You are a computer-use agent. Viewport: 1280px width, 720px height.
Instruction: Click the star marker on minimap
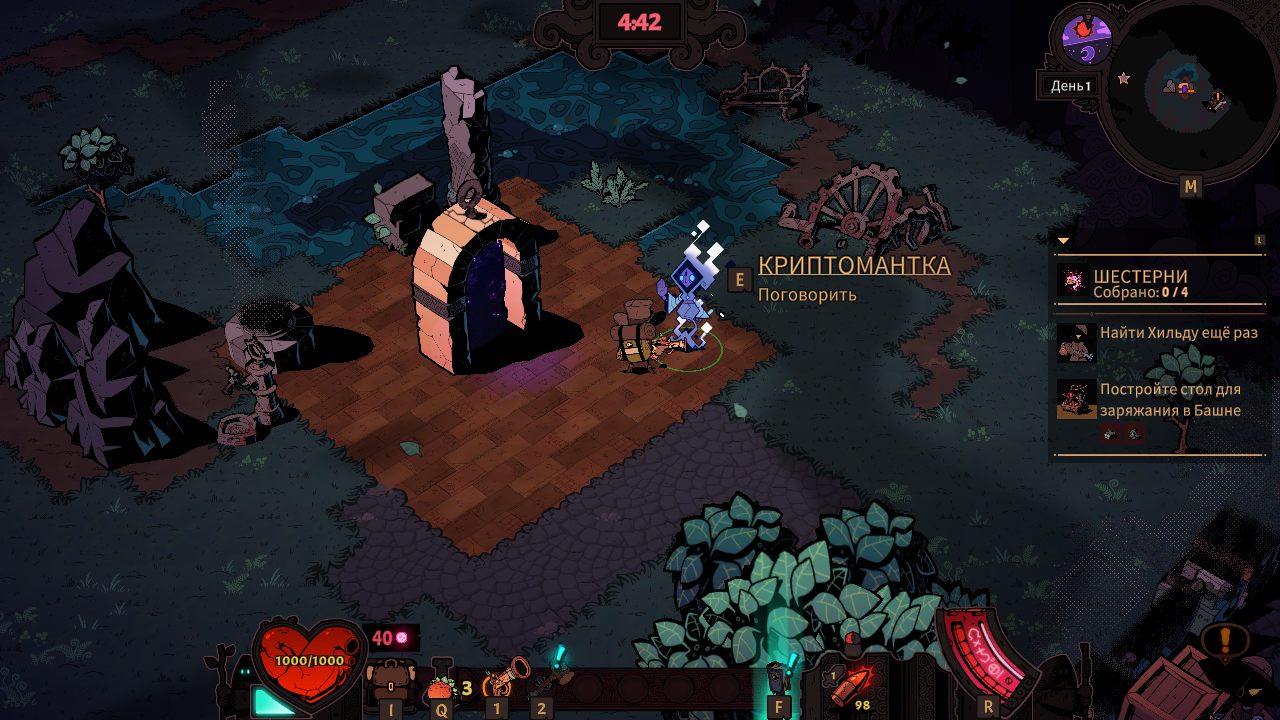[1124, 77]
